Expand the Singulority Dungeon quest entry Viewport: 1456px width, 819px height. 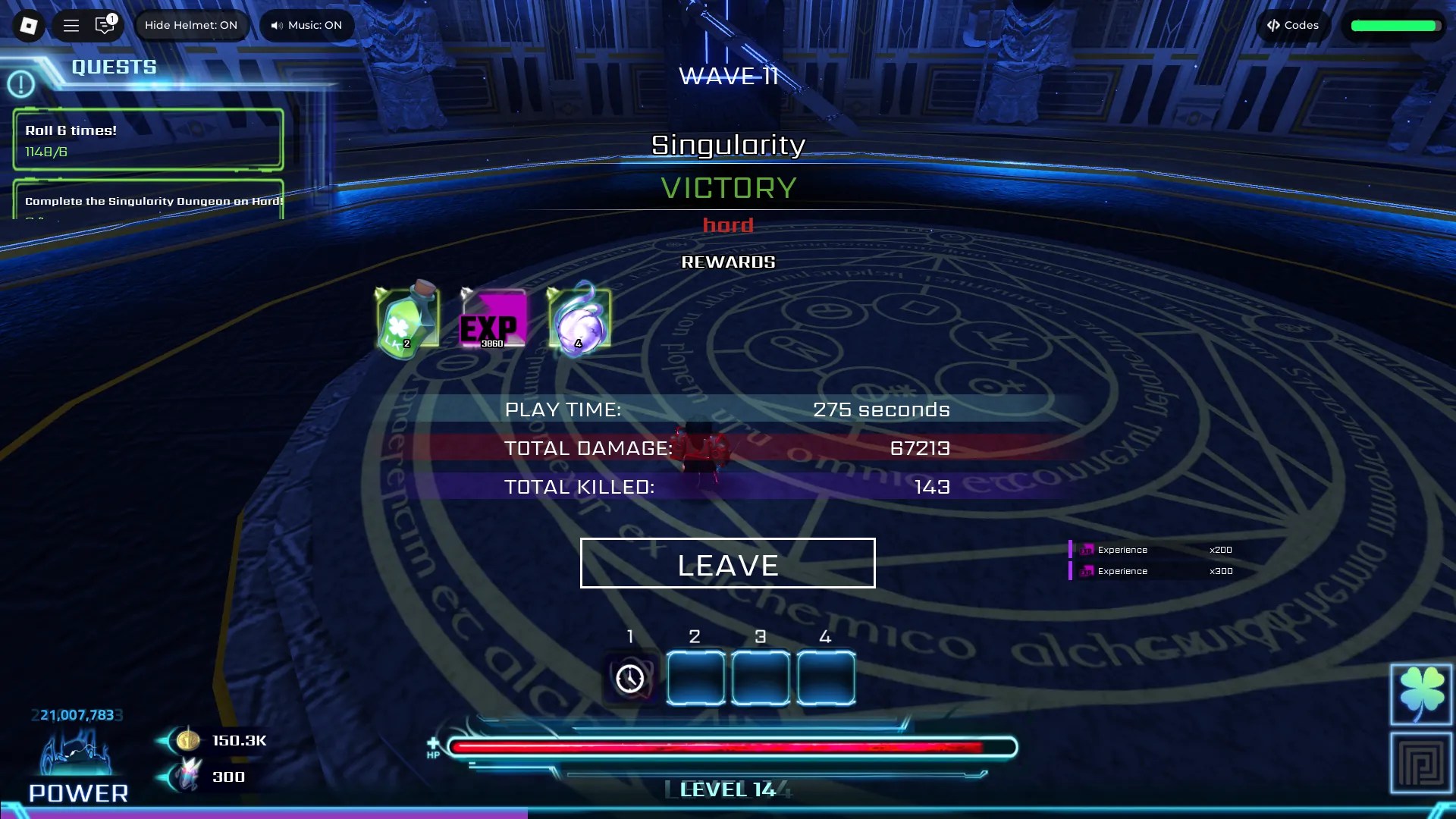148,202
